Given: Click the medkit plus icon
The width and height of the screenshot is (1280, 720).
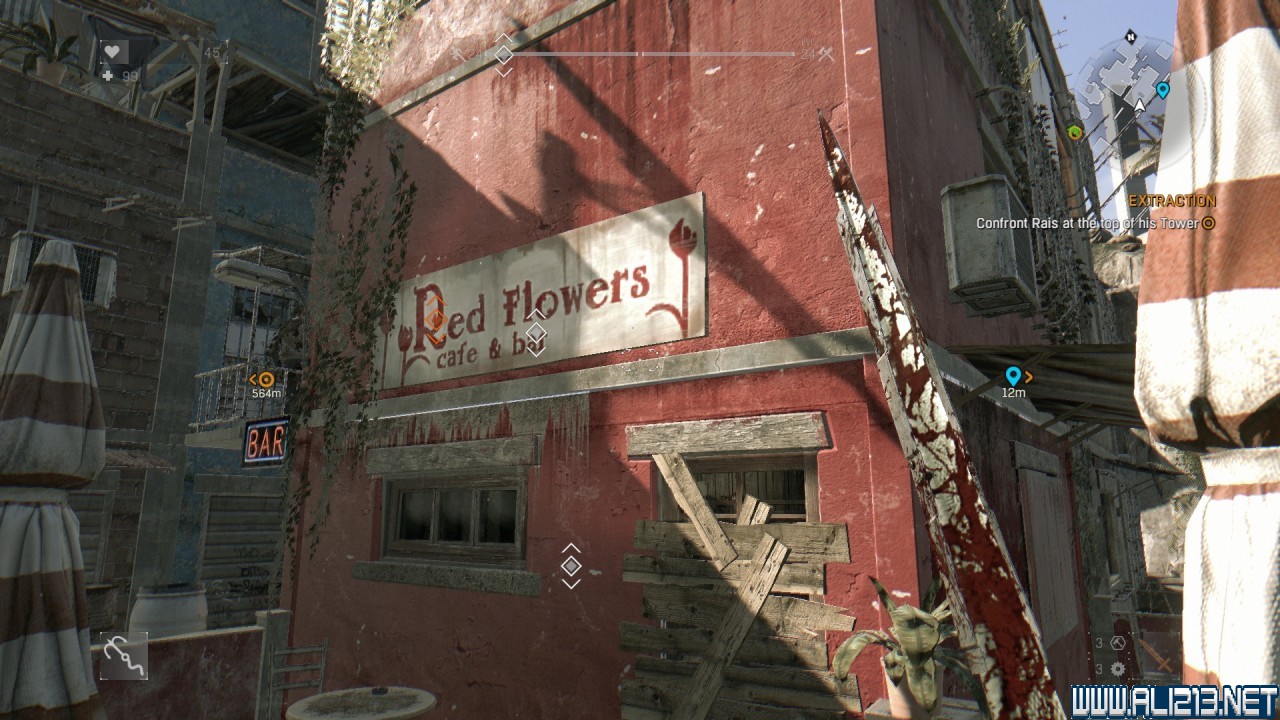Looking at the screenshot, I should click(x=108, y=76).
